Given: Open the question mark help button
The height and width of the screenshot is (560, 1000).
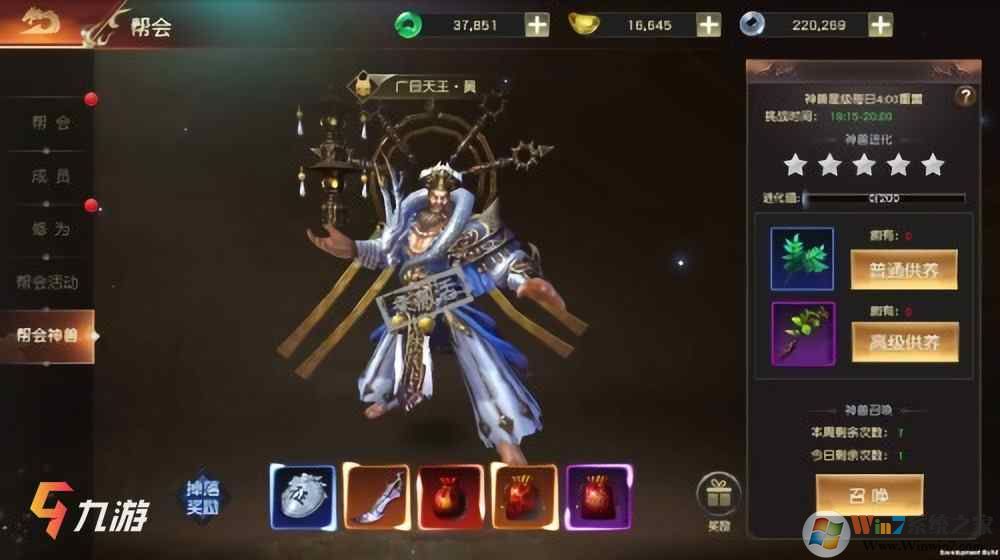Looking at the screenshot, I should pos(964,96).
